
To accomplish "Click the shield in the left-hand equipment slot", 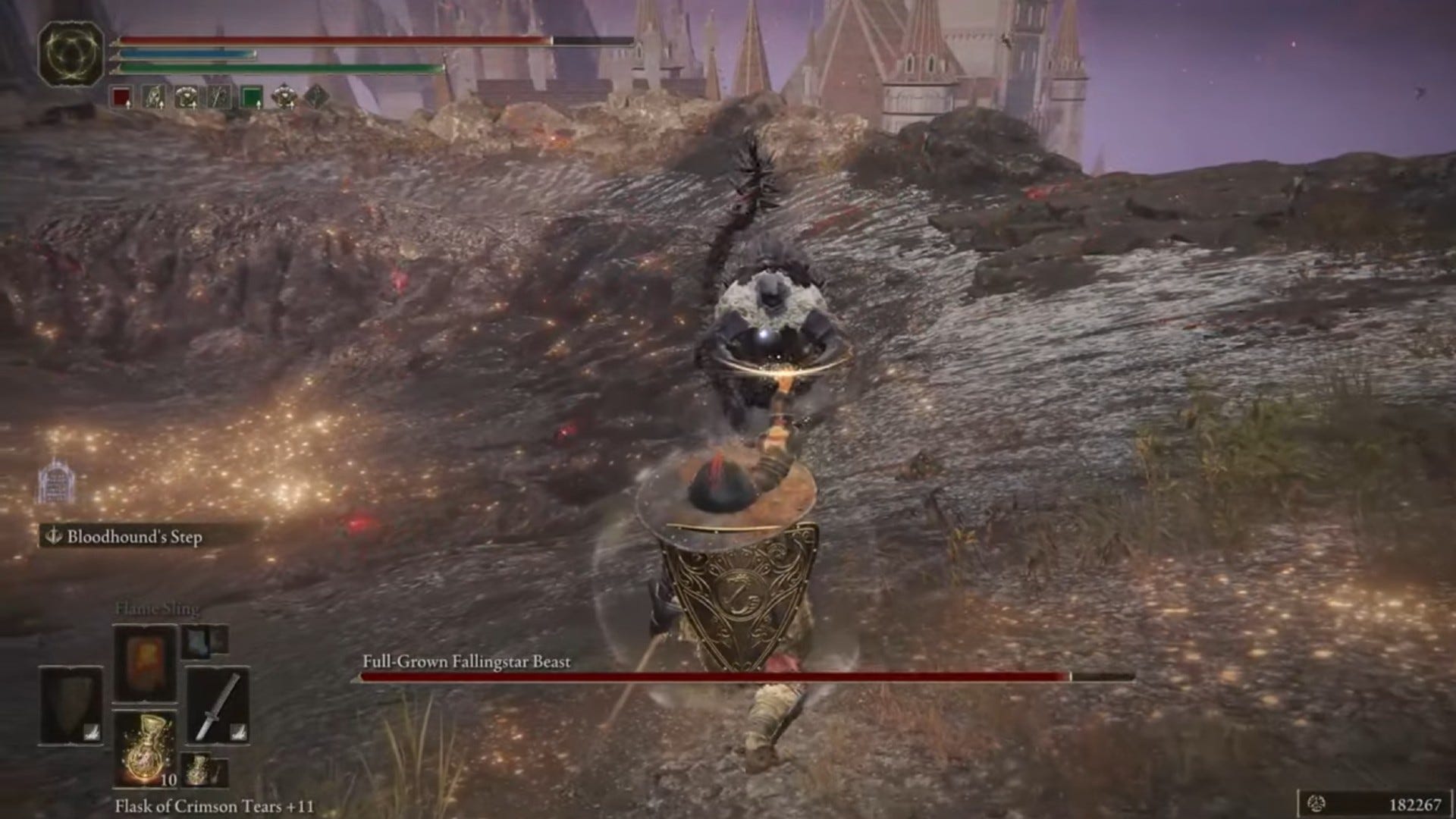I will point(71,705).
